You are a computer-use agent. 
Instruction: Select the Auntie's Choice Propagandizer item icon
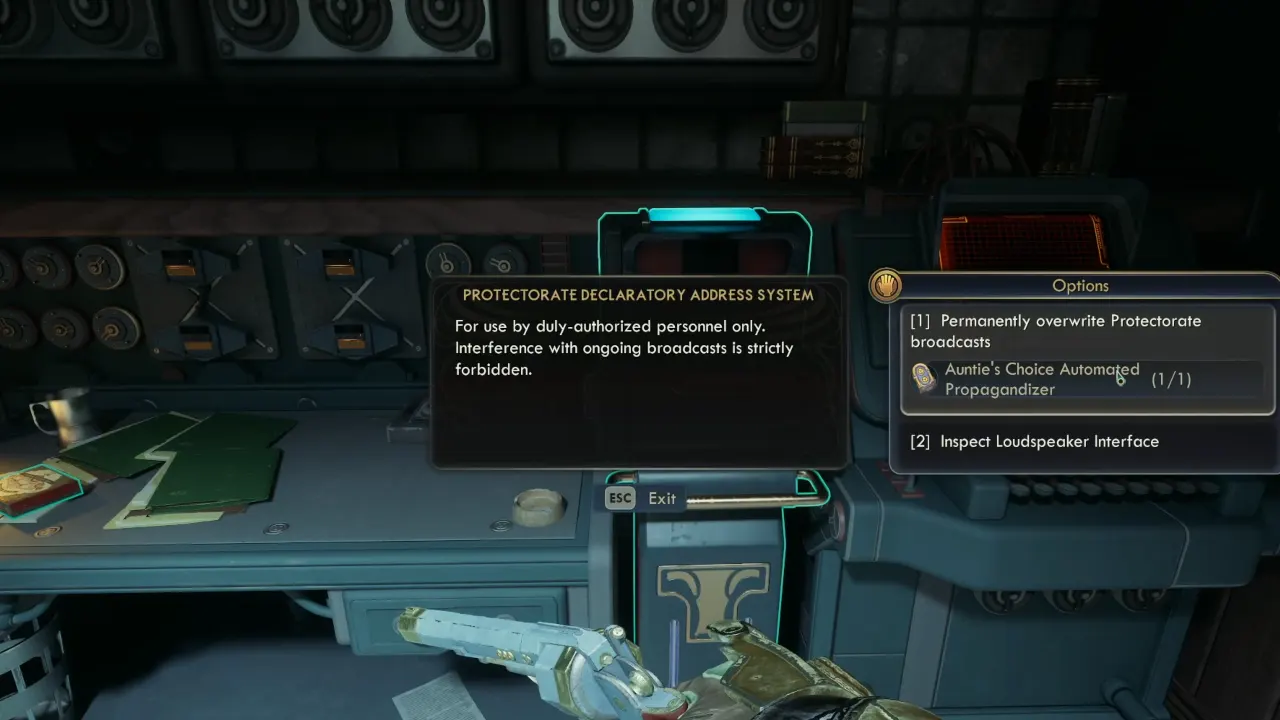[921, 378]
